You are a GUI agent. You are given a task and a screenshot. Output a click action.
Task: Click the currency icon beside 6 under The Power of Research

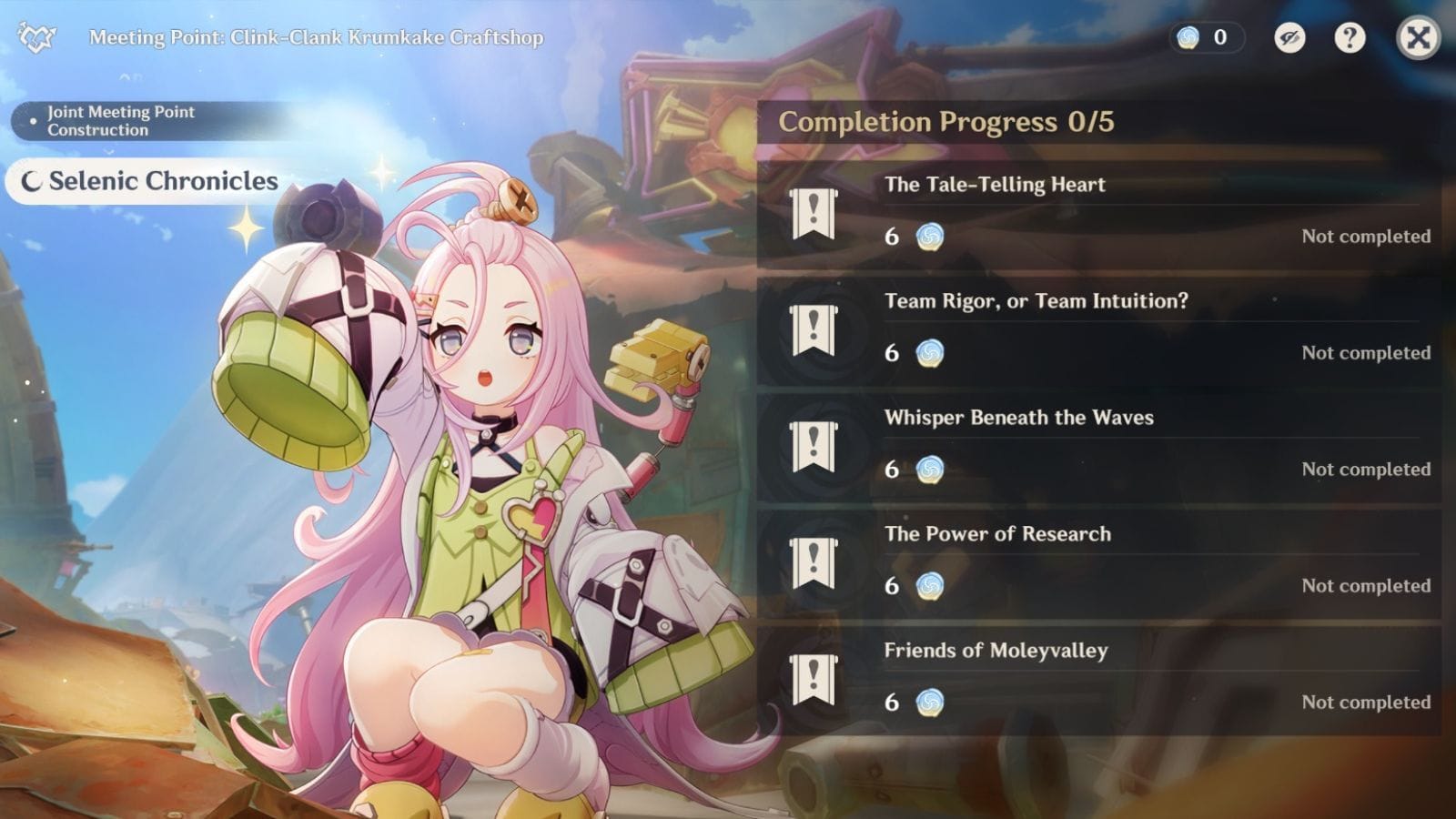click(x=927, y=587)
